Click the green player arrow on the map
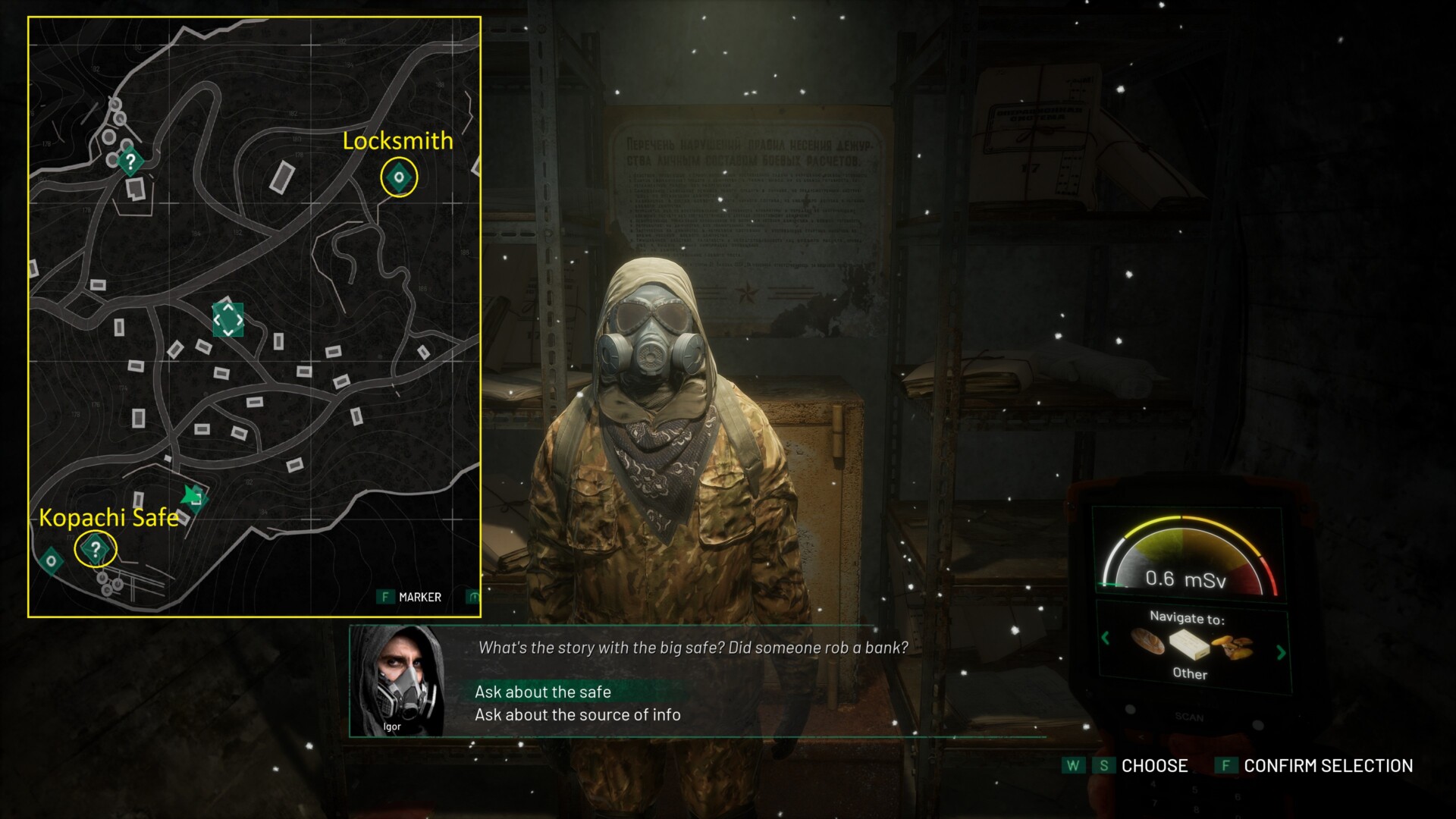 coord(193,497)
